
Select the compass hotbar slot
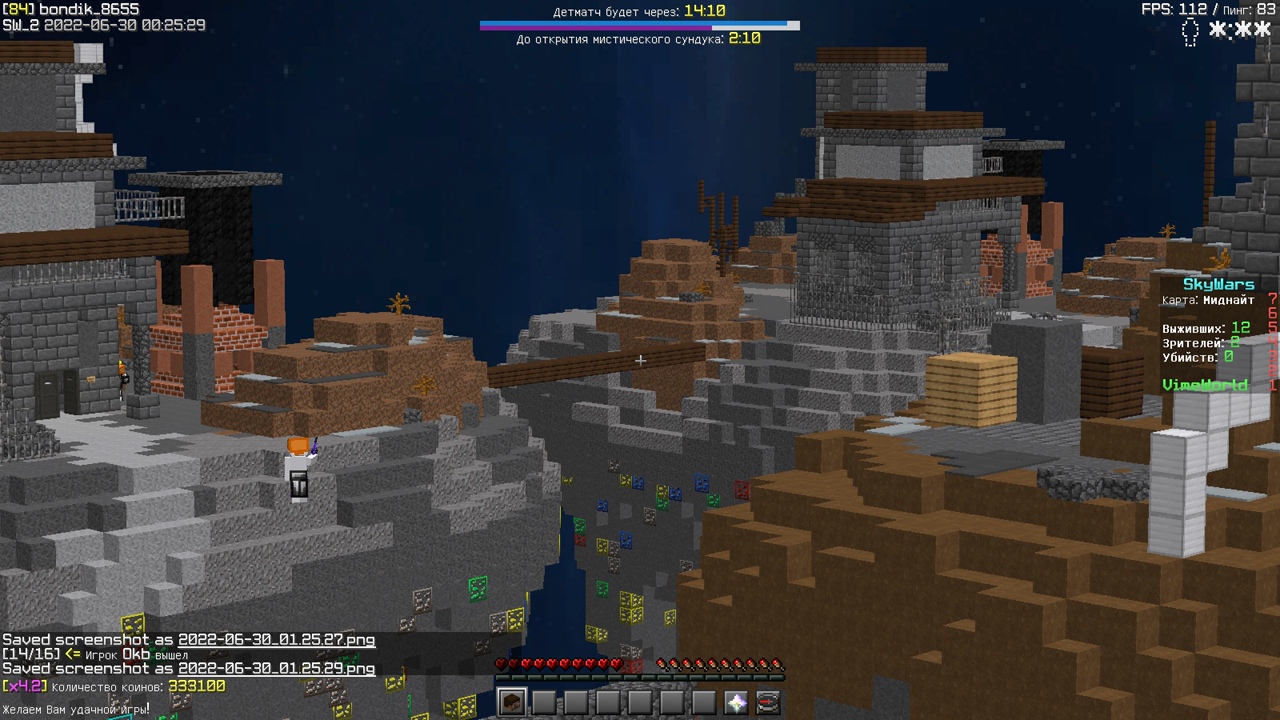(768, 702)
